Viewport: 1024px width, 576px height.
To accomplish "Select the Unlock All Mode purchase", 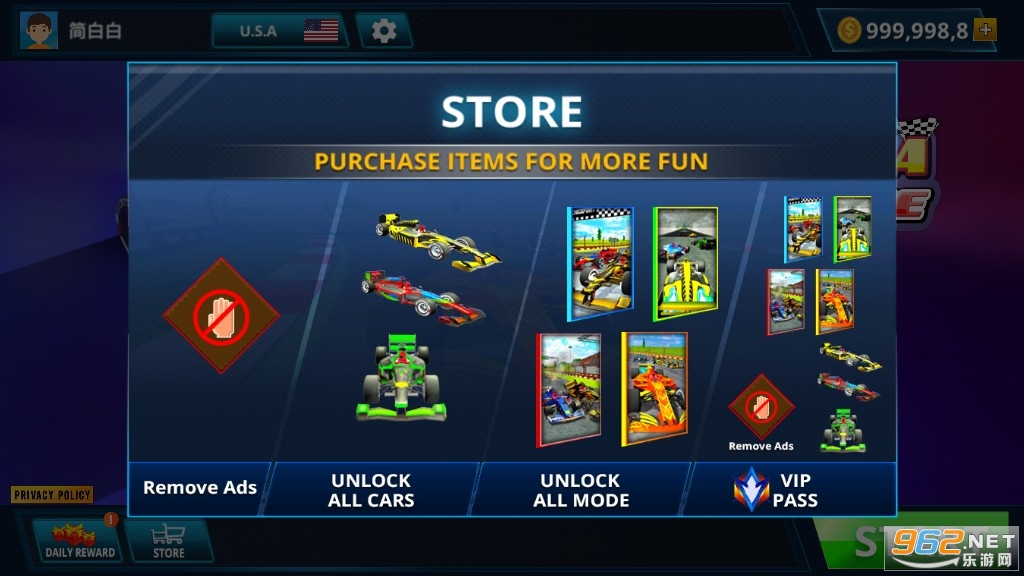I will [581, 489].
